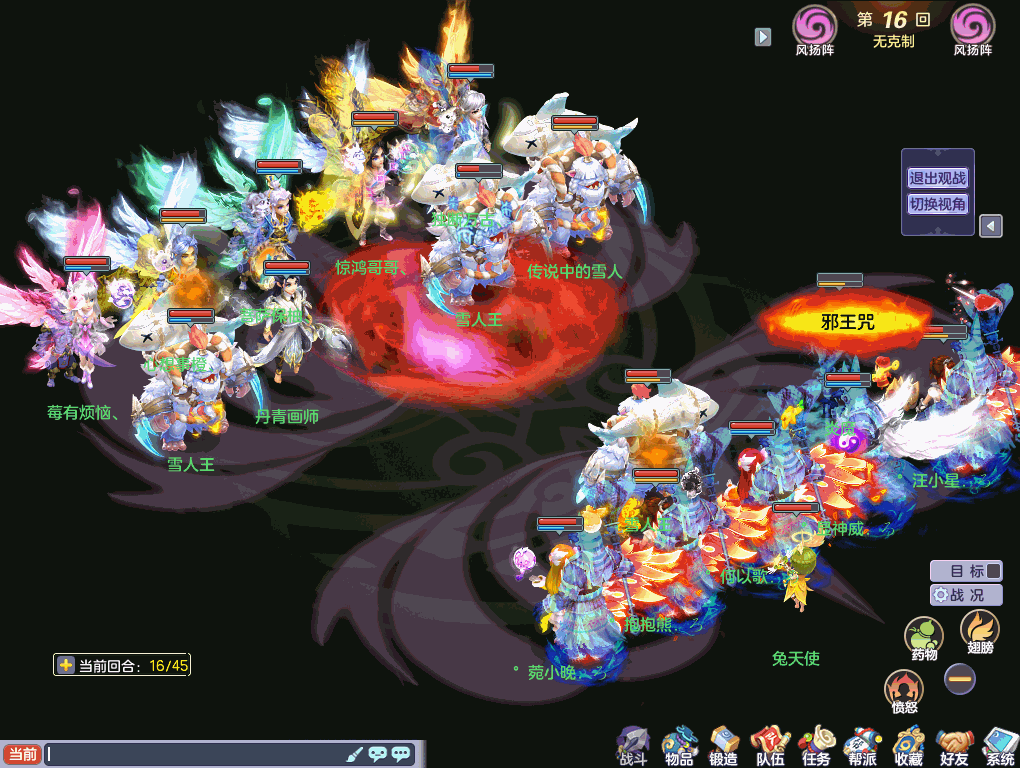Viewport: 1020px width, 768px height.
Task: Toggle the 目标 target checkbox
Action: click(x=992, y=571)
